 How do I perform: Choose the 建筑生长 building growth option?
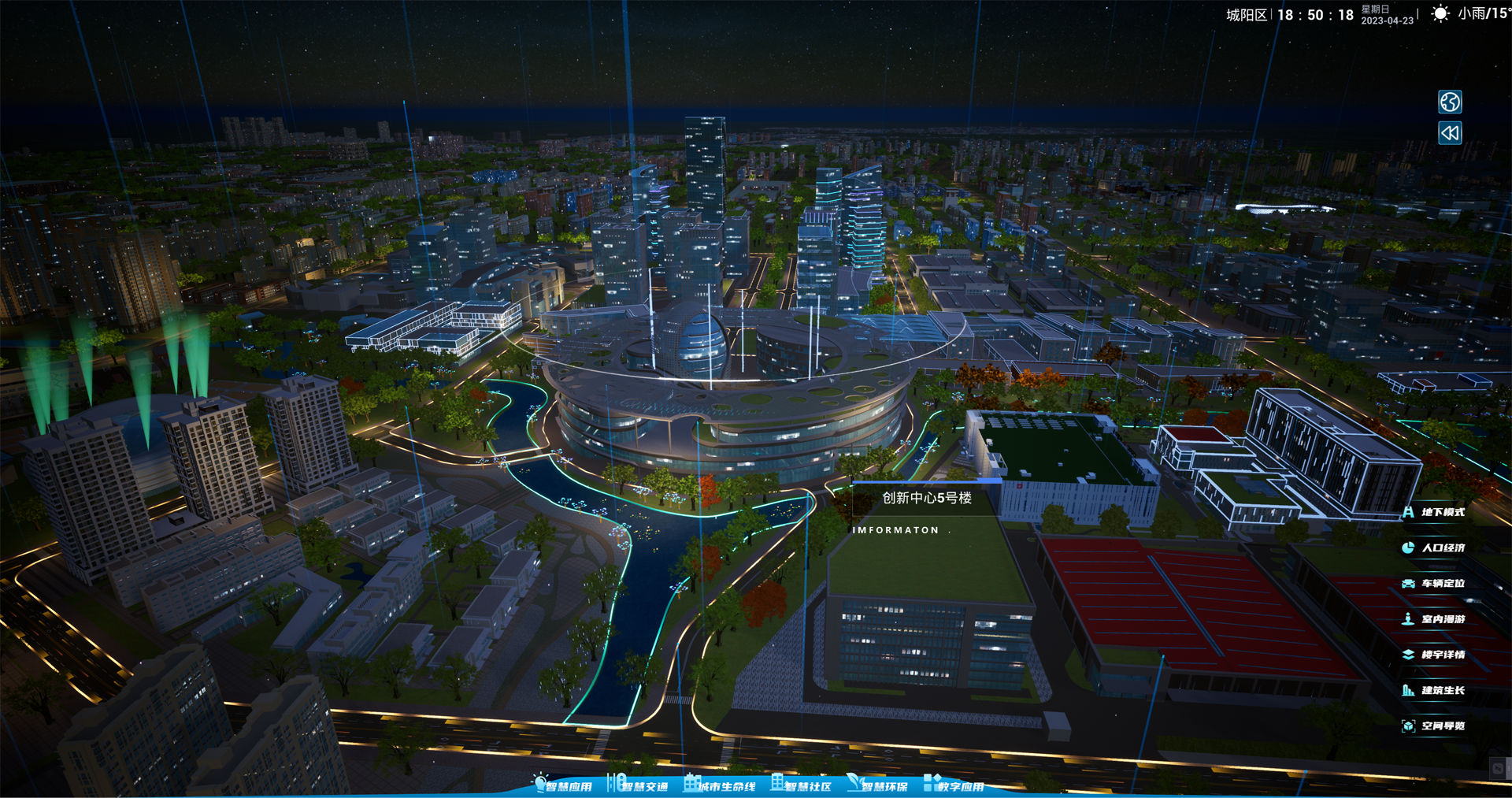[1435, 691]
